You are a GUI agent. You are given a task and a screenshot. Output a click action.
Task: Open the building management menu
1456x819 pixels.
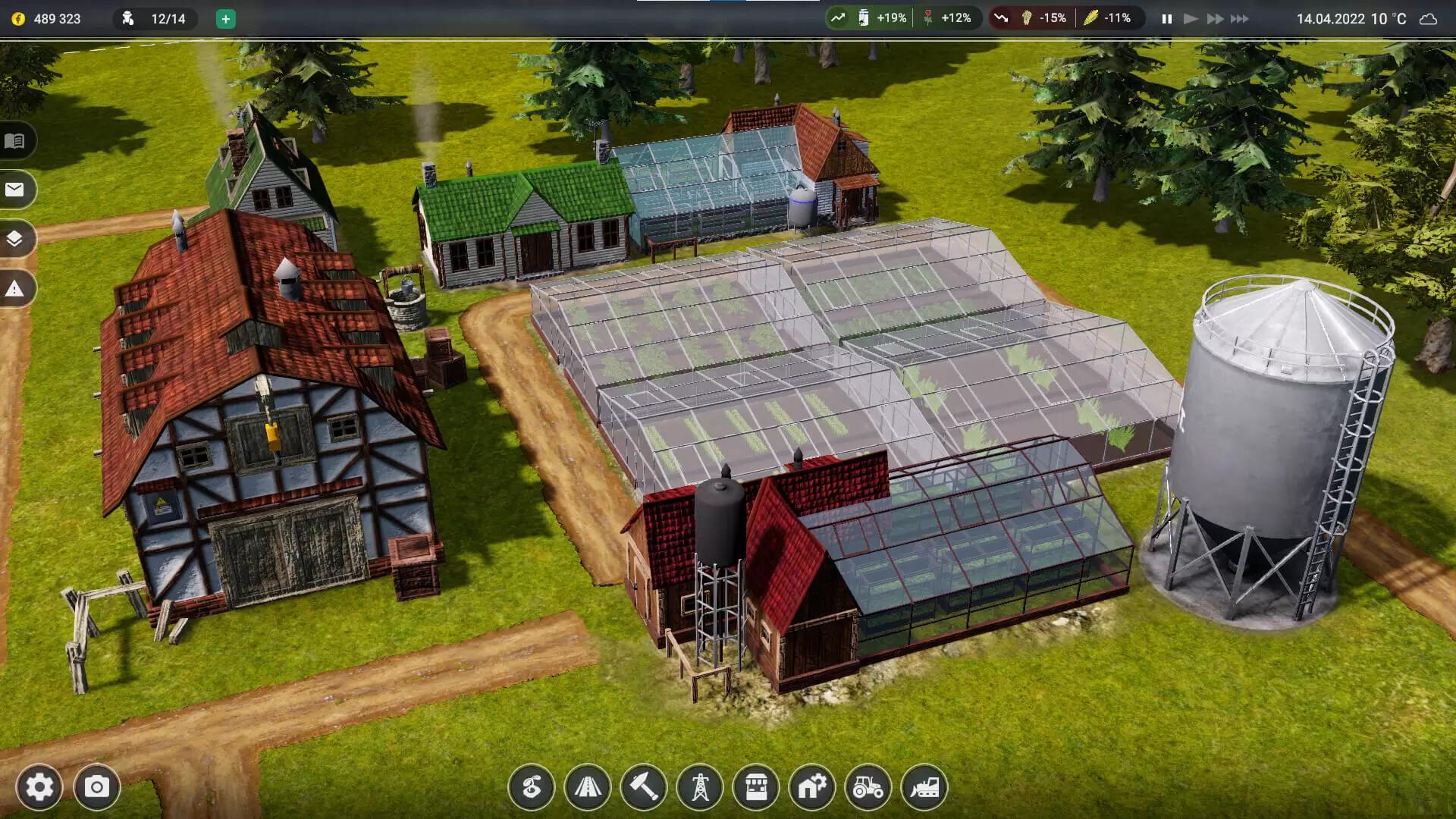(812, 787)
